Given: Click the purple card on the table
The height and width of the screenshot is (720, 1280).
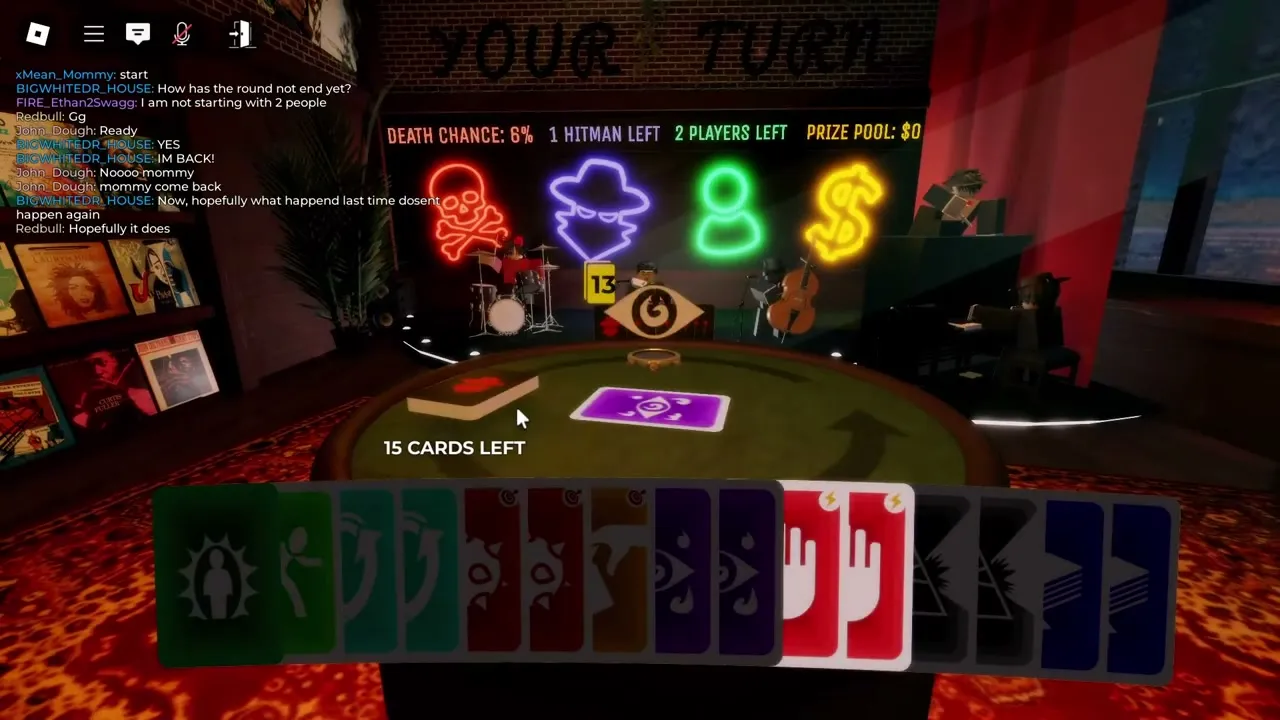Looking at the screenshot, I should coord(650,408).
